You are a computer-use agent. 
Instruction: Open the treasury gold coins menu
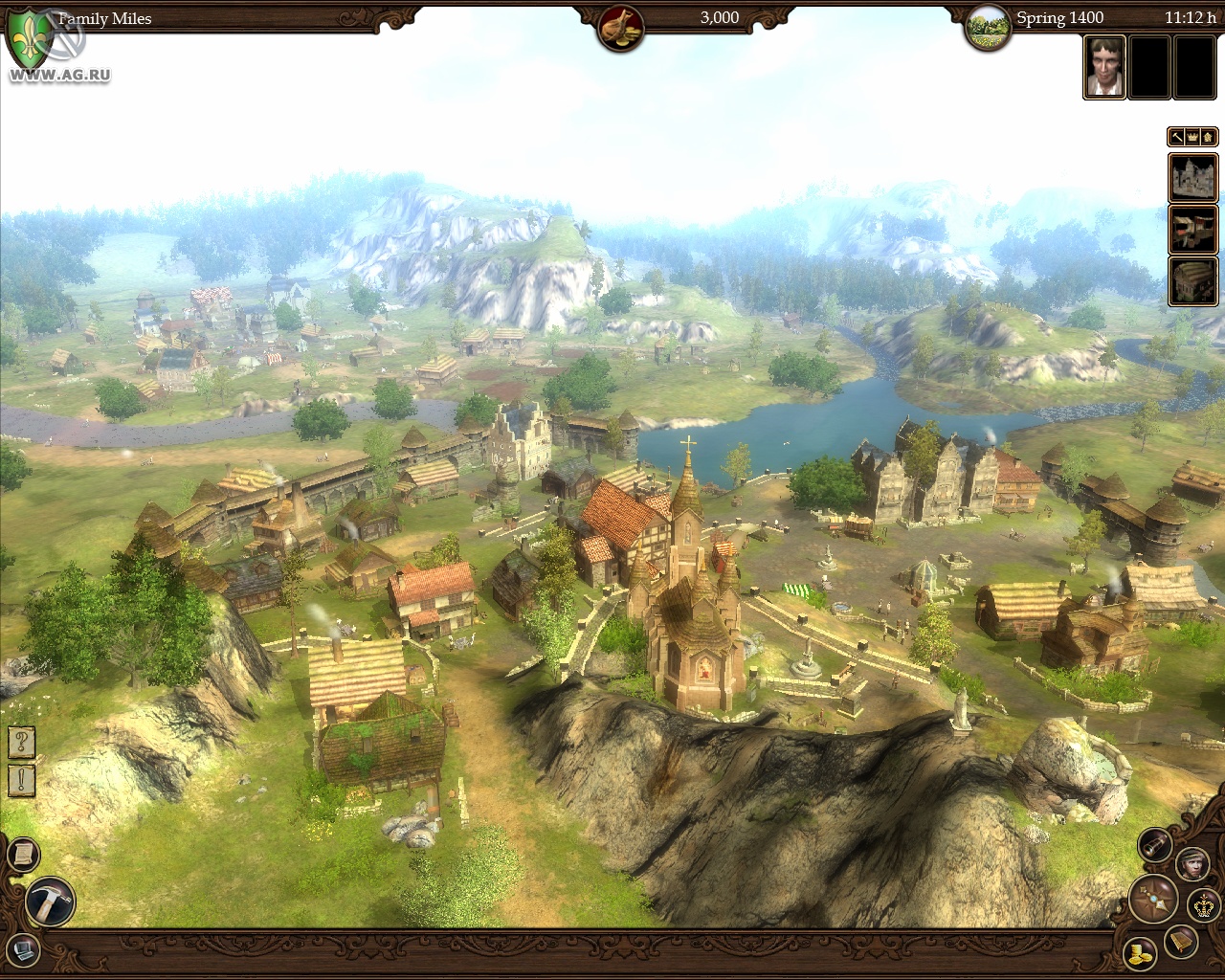(x=1139, y=953)
